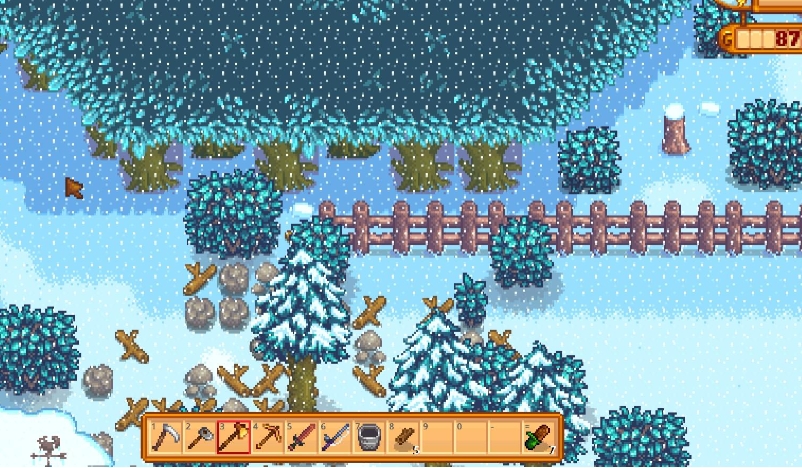Screen dimensions: 802x468
Task: Equip the hoe from the toolbar
Action: (199, 437)
